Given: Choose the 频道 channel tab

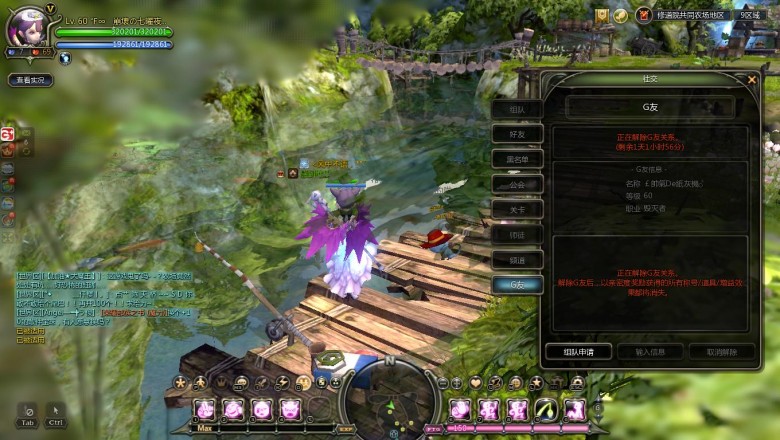Looking at the screenshot, I should point(517,259).
